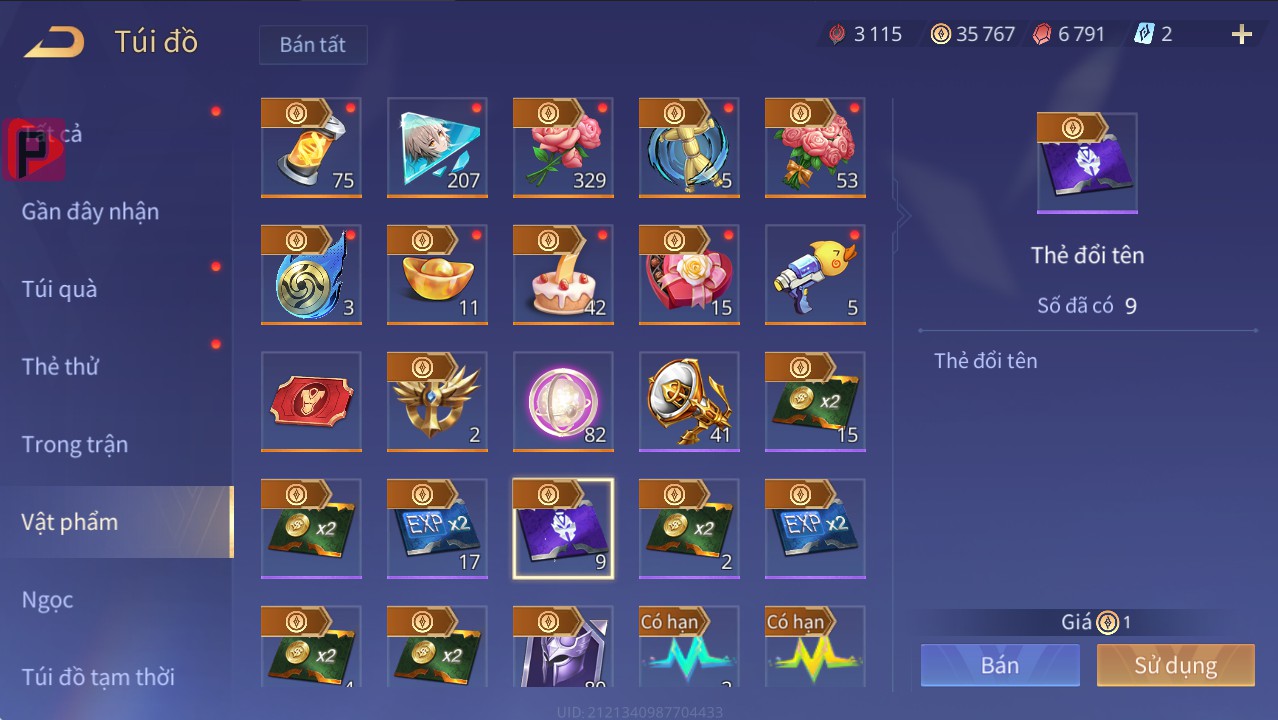Select the duck water gun item
Screen dimensions: 1278x720
pyautogui.click(x=815, y=275)
